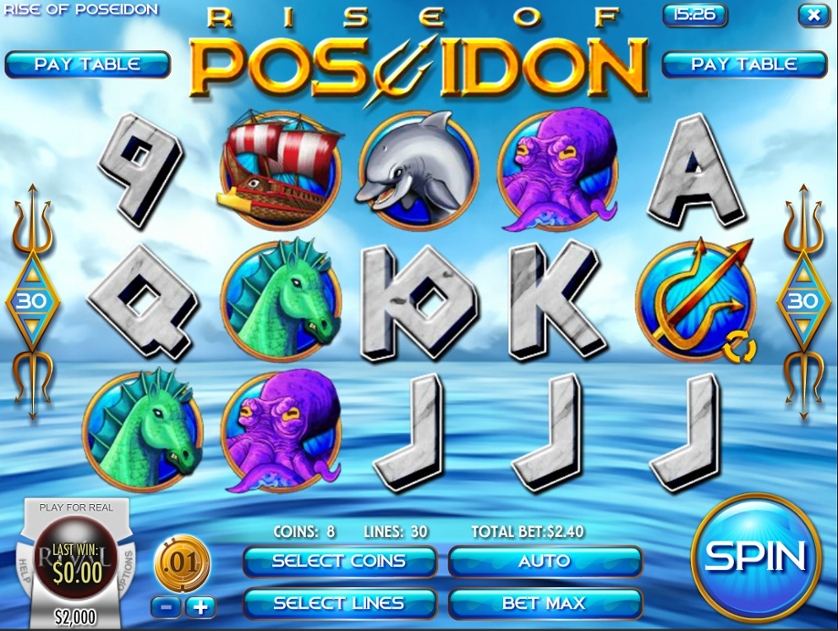Choose SELECT LINES to change paylines
Image resolution: width=838 pixels, height=631 pixels.
pyautogui.click(x=339, y=603)
